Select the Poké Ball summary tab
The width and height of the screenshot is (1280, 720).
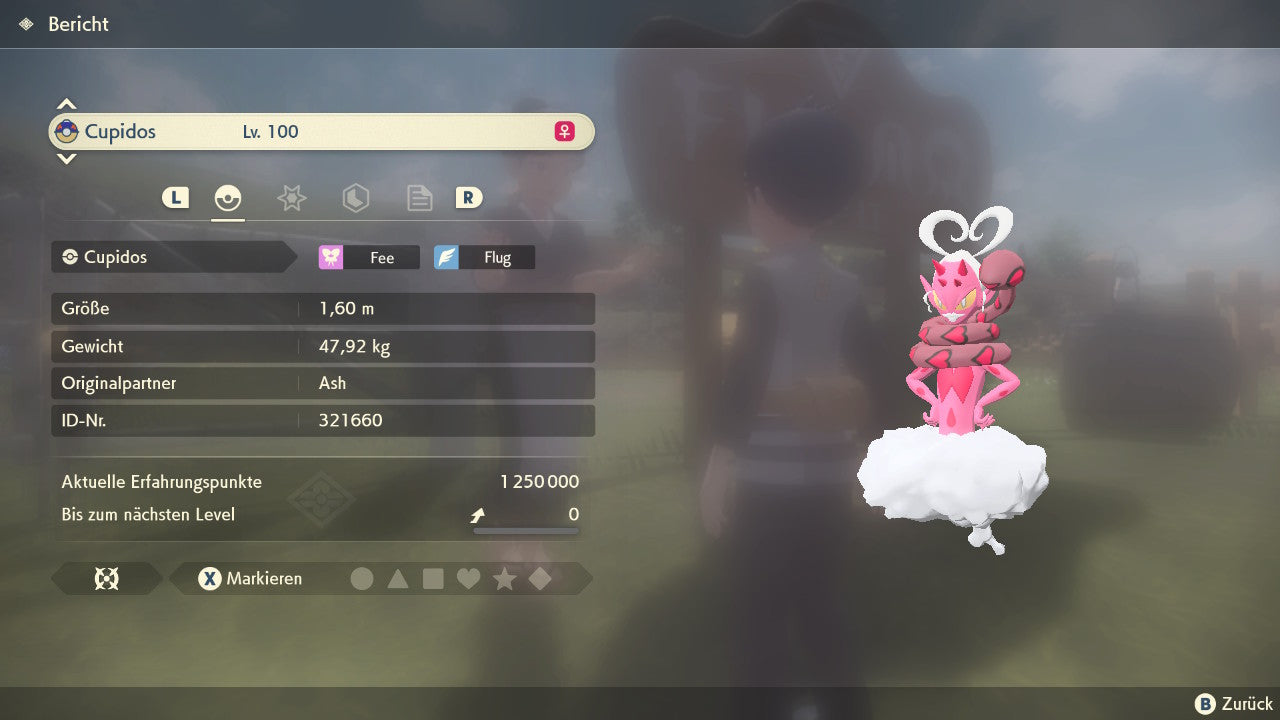pos(228,198)
